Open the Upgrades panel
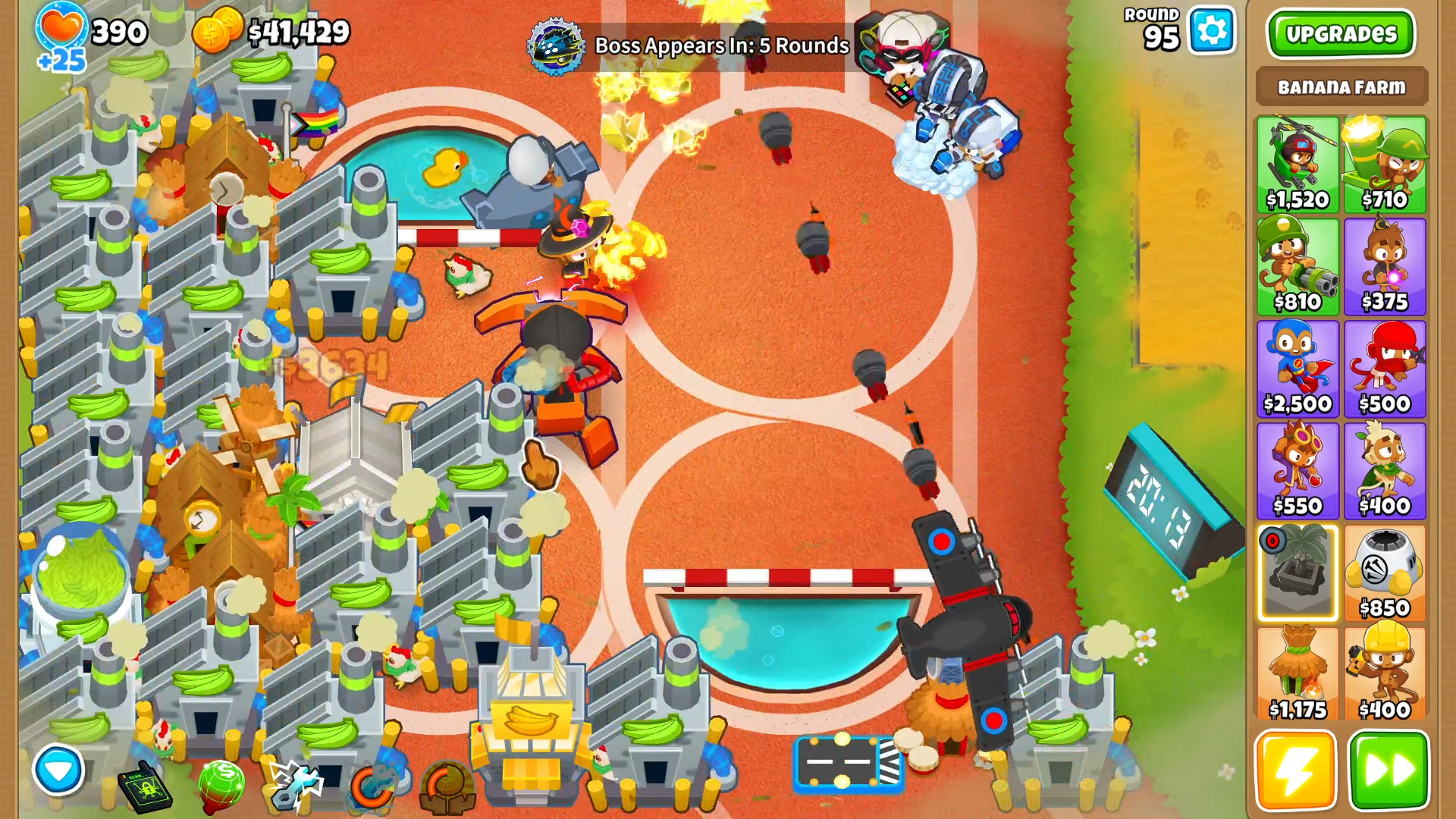The width and height of the screenshot is (1456, 819). pyautogui.click(x=1340, y=34)
